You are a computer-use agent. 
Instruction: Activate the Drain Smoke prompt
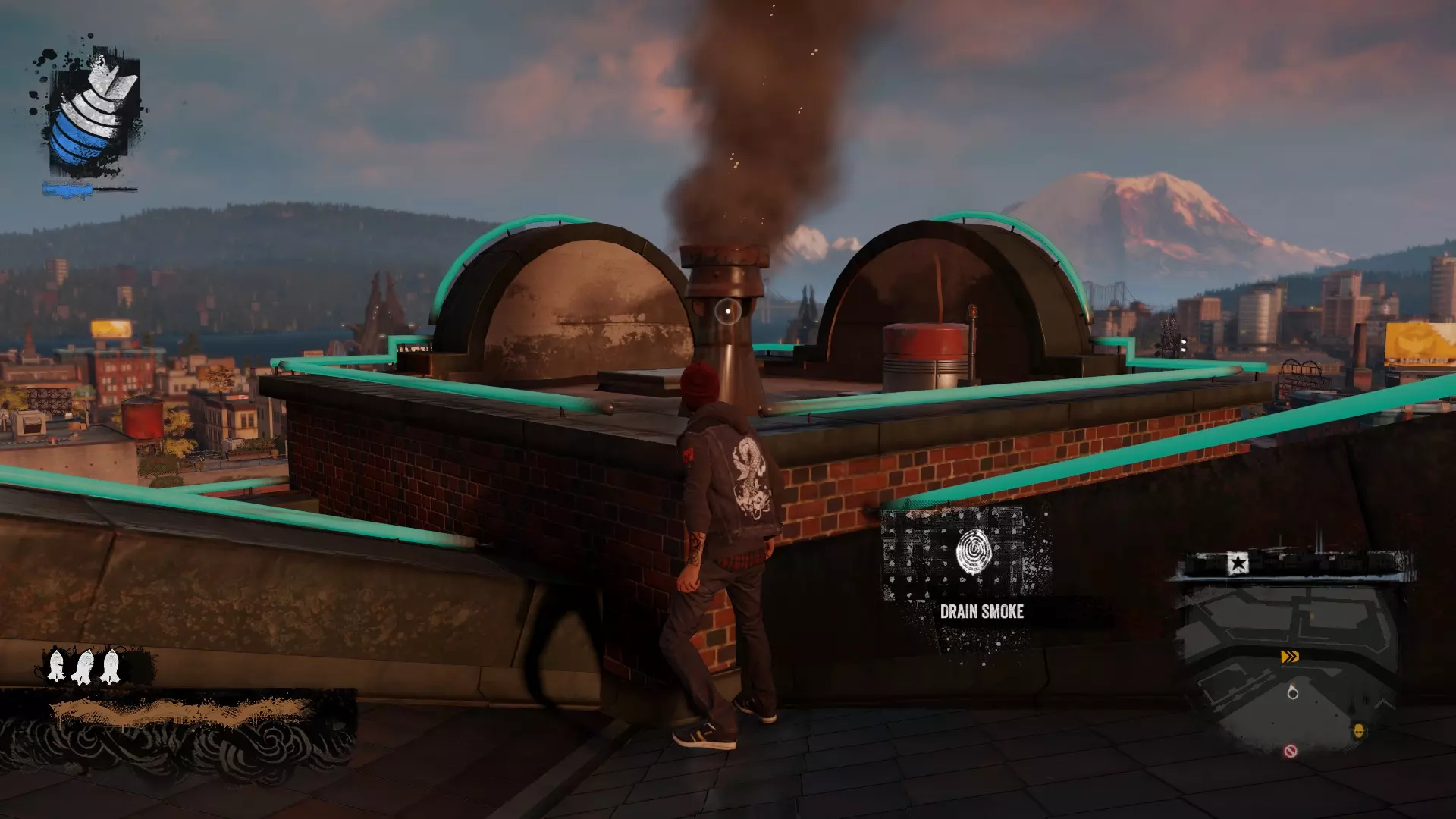981,611
